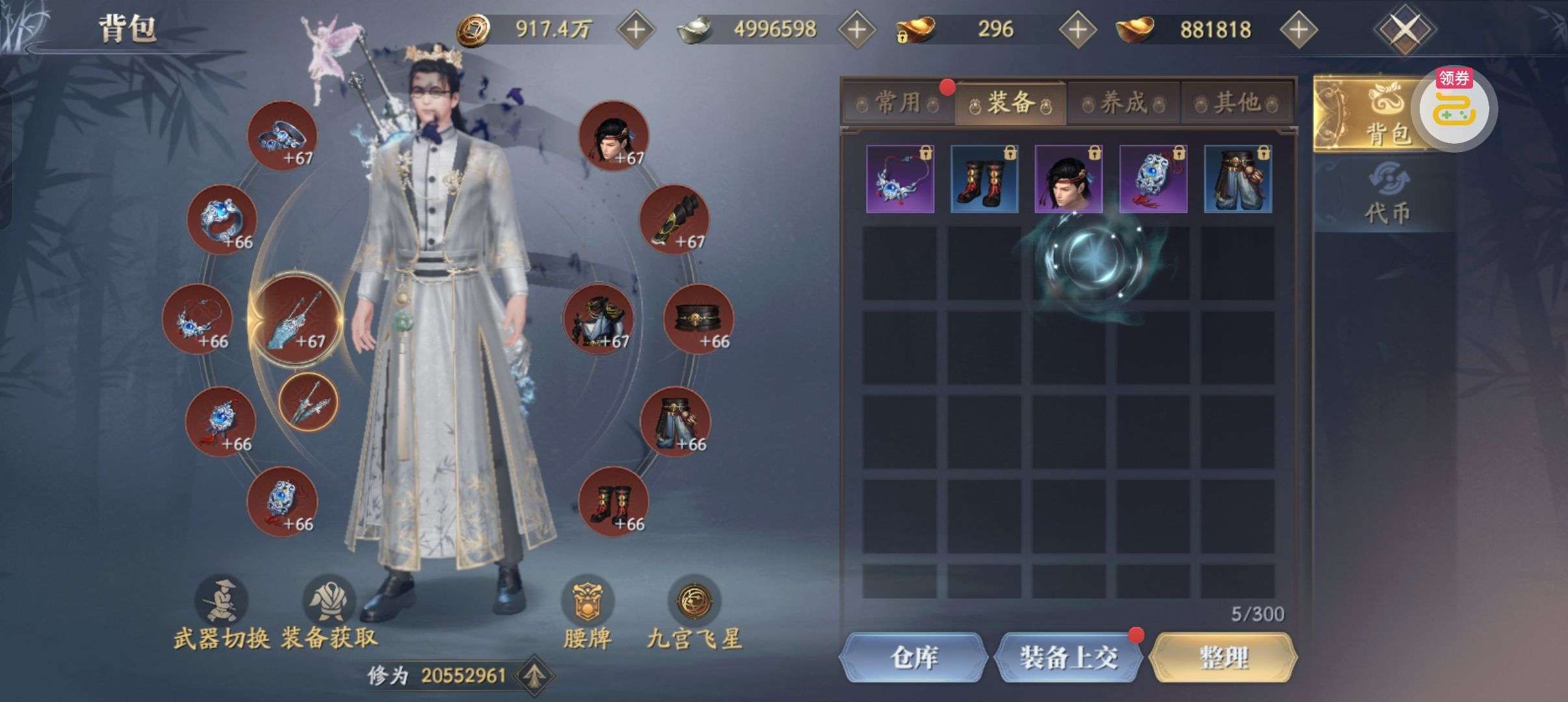The width and height of the screenshot is (1568, 702).
Task: Click the 装备上交 button
Action: coord(1068,658)
